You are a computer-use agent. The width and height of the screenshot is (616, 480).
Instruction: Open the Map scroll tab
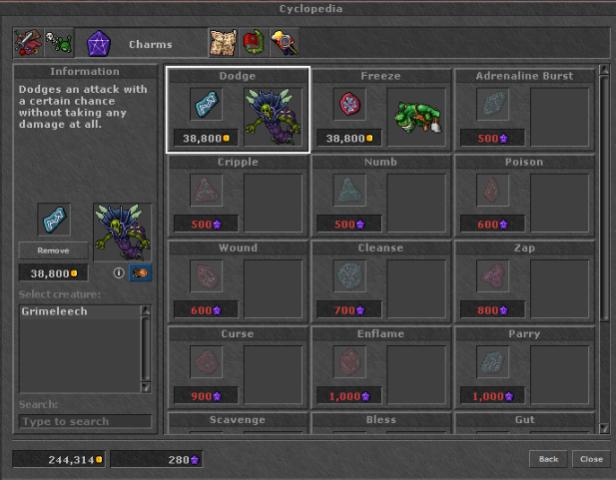click(222, 43)
